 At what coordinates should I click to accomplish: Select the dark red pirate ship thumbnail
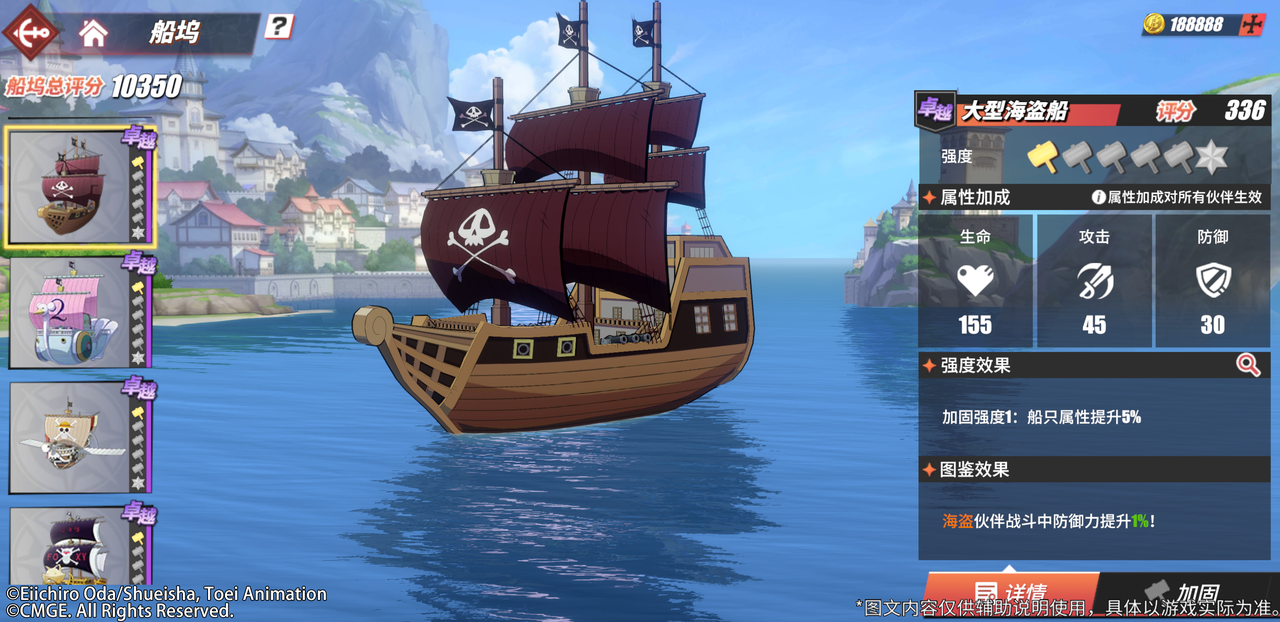coord(72,188)
